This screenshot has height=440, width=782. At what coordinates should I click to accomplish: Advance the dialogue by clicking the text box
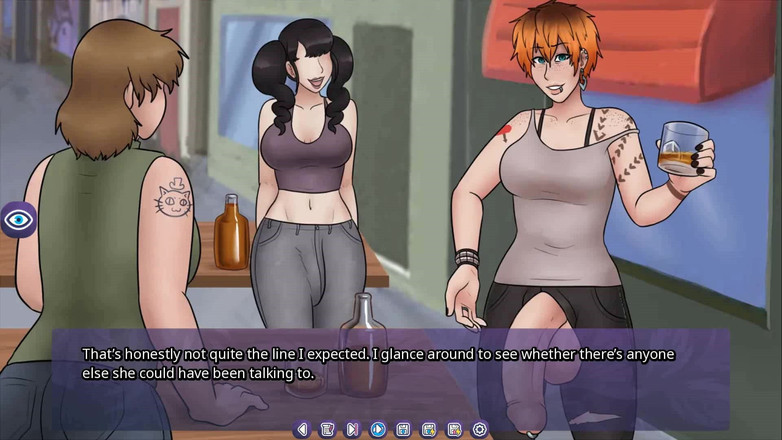point(390,365)
